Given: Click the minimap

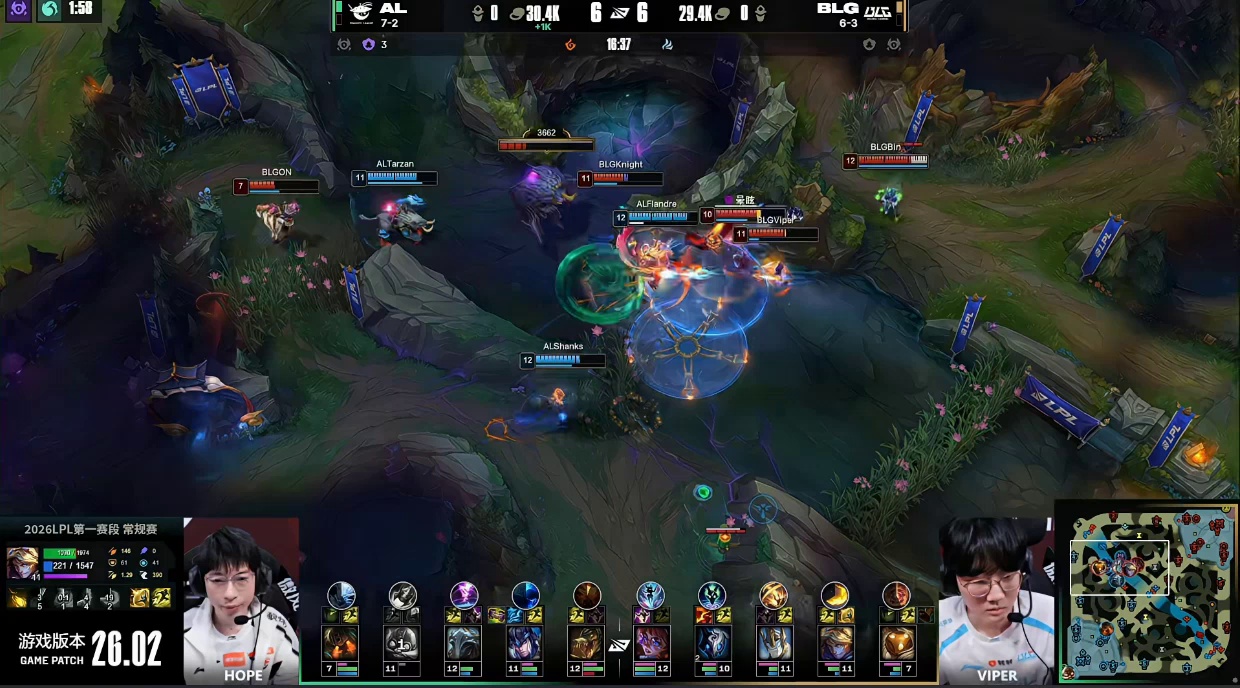Looking at the screenshot, I should coord(1148,593).
